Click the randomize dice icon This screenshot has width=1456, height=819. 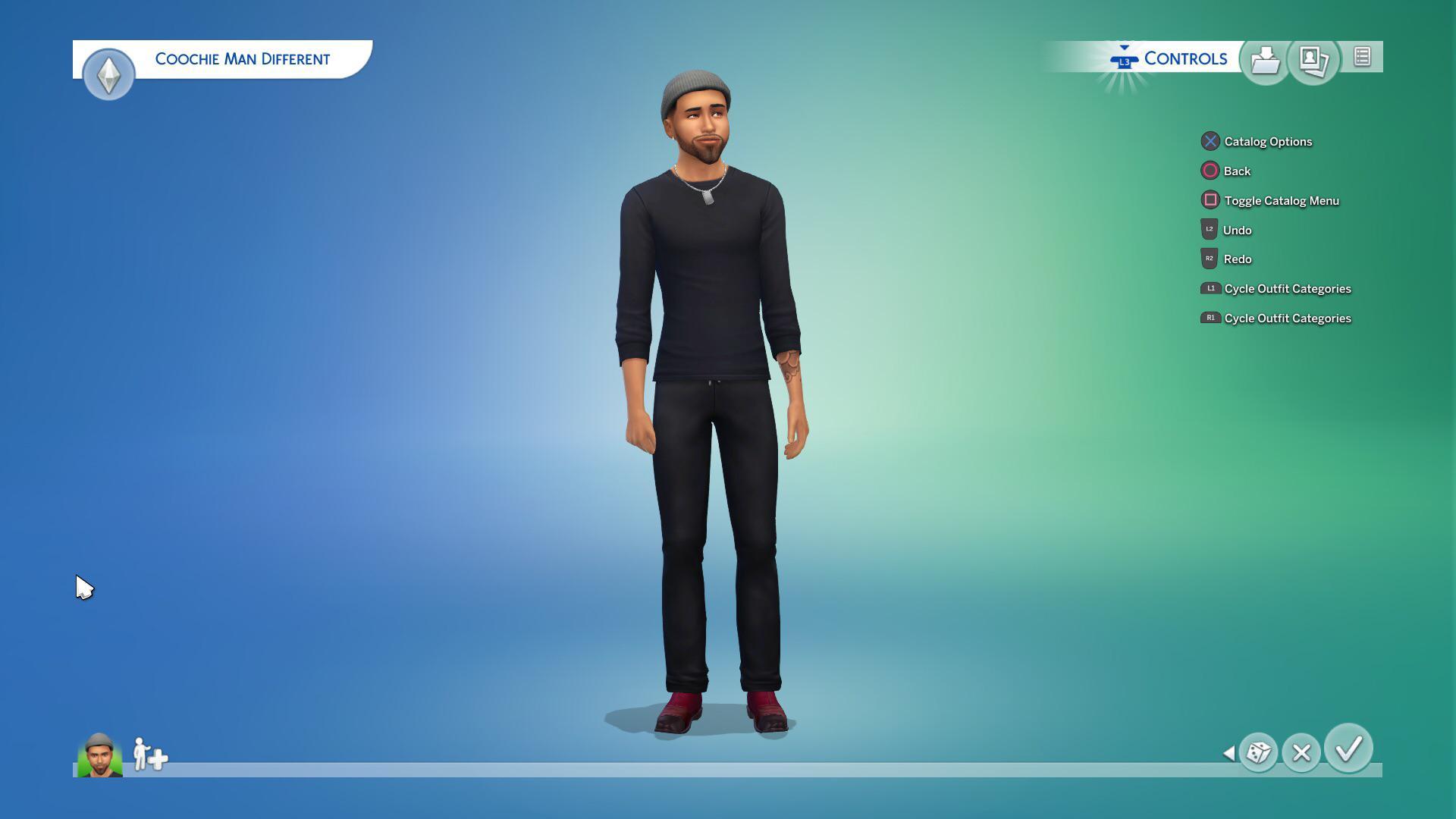coord(1258,754)
